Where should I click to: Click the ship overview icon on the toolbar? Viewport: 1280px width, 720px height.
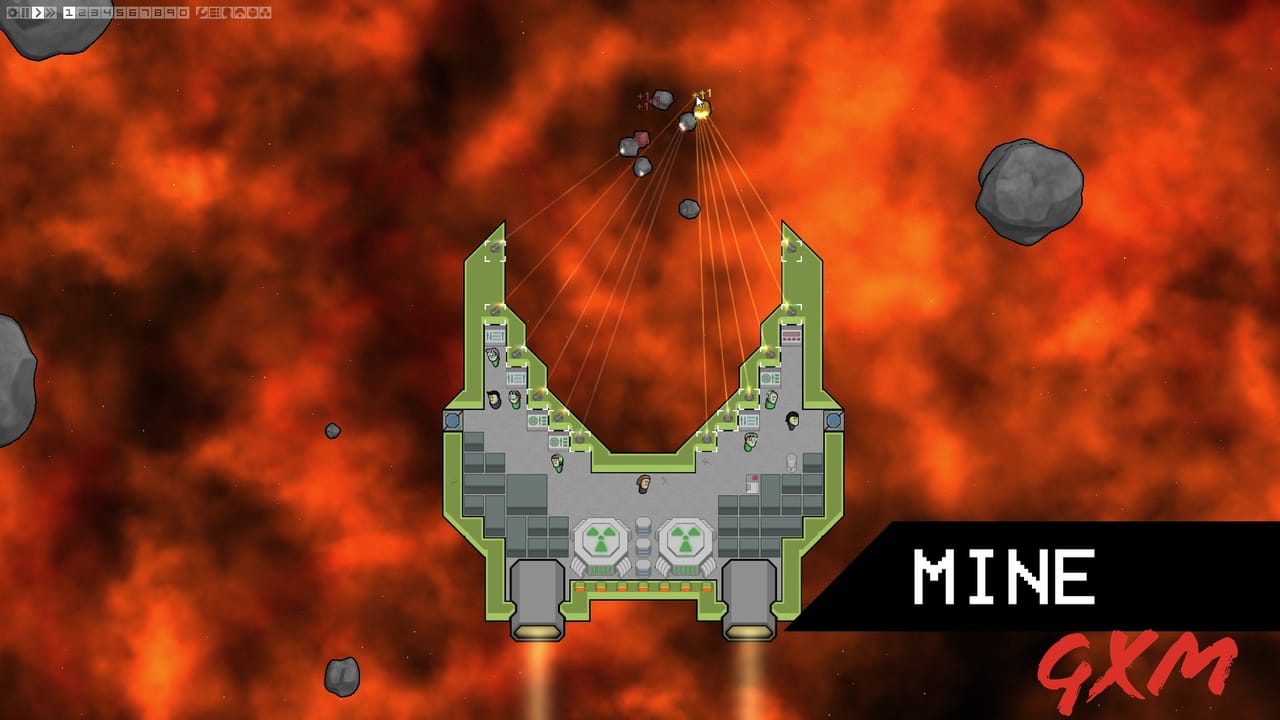pyautogui.click(x=201, y=13)
